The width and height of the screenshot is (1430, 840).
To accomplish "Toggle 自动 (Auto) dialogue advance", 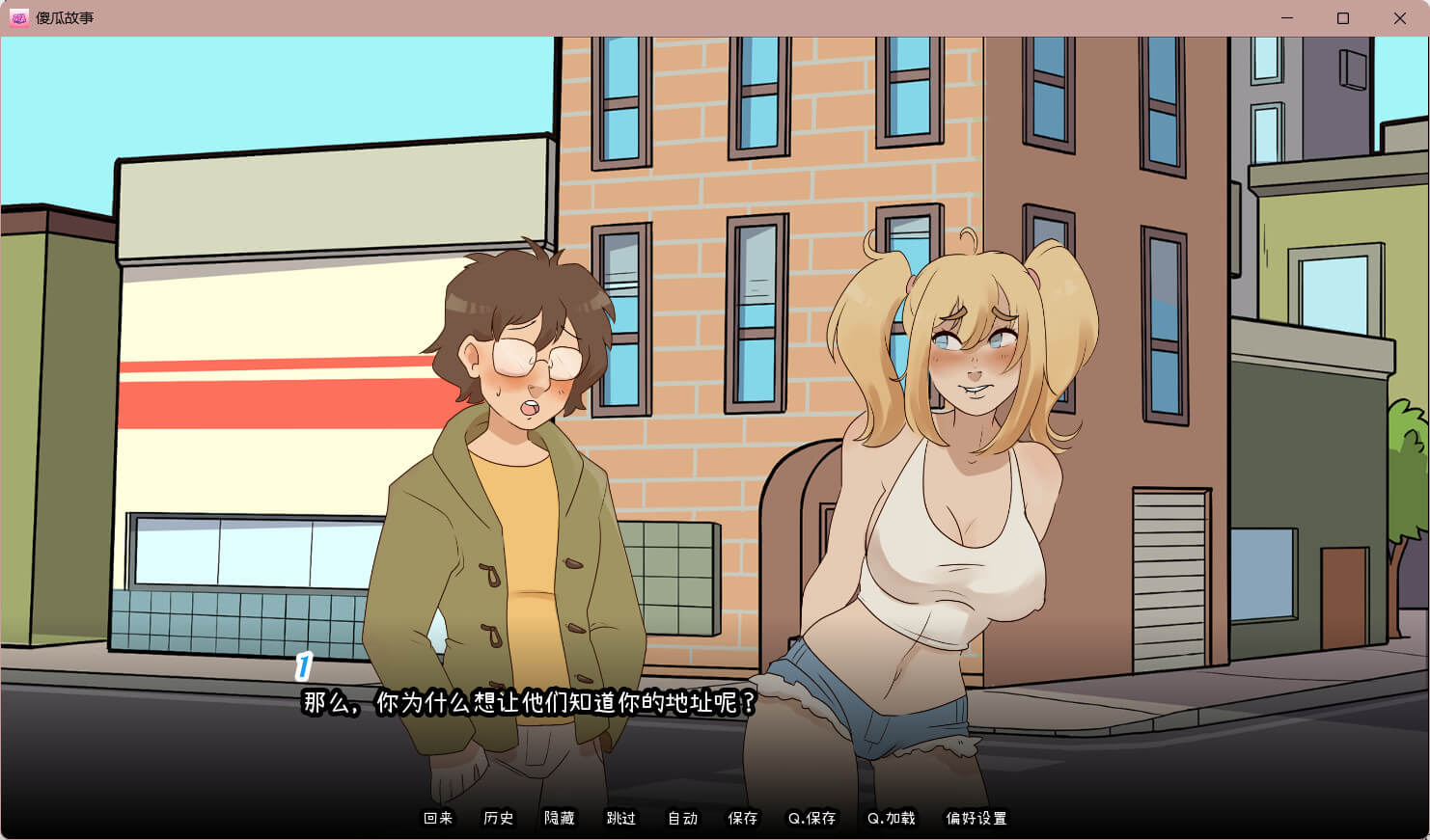I will pos(682,818).
